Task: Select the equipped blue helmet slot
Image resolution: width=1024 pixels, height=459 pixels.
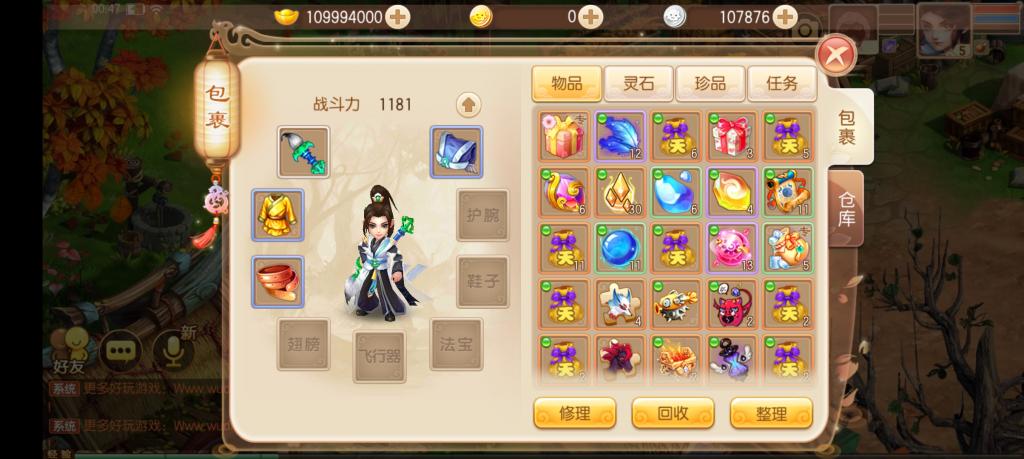Action: click(x=456, y=152)
